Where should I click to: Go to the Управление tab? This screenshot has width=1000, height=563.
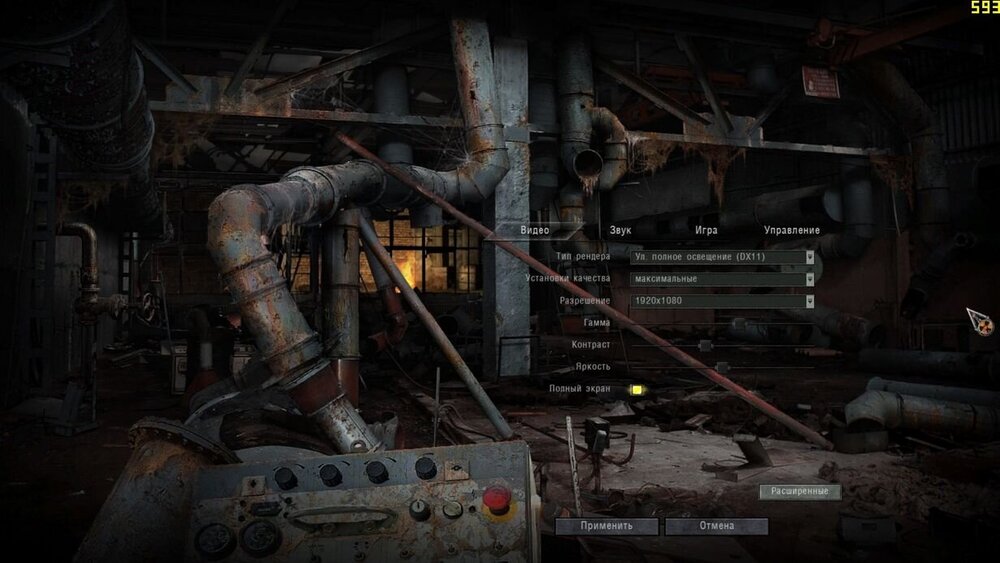pyautogui.click(x=791, y=230)
